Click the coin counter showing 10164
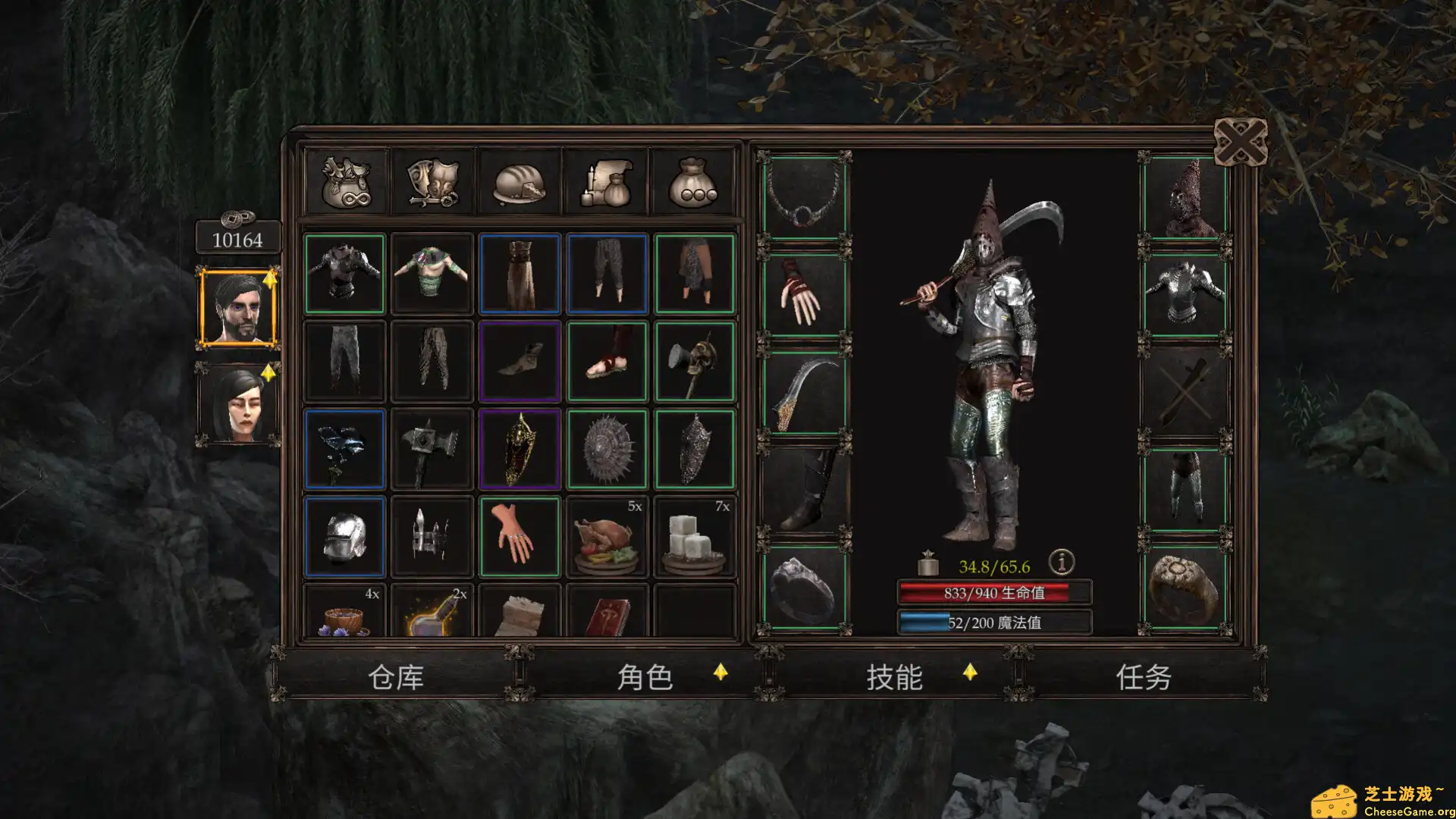 238,238
